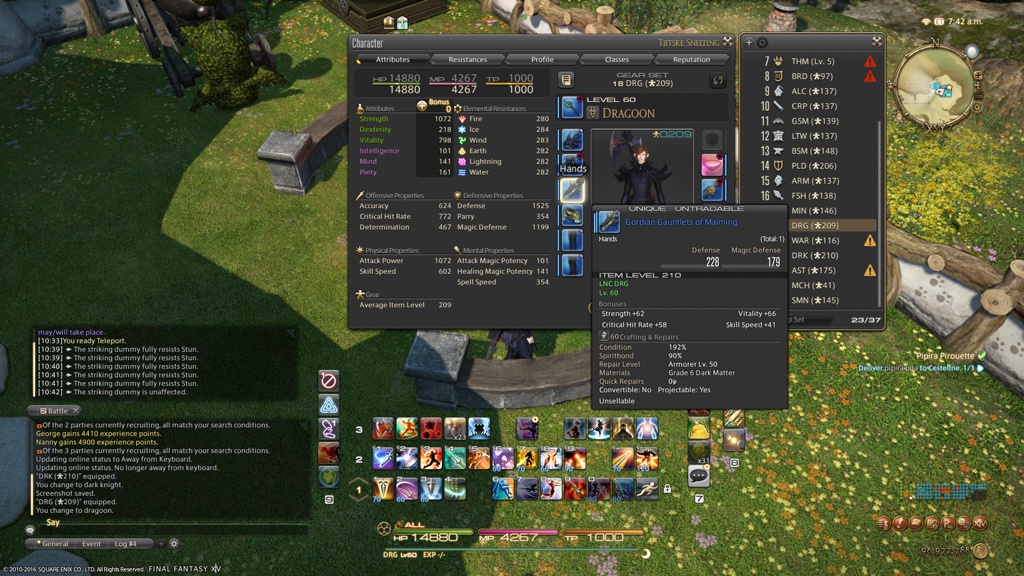Close the Battle chat tab
The width and height of the screenshot is (1024, 576).
coord(76,411)
